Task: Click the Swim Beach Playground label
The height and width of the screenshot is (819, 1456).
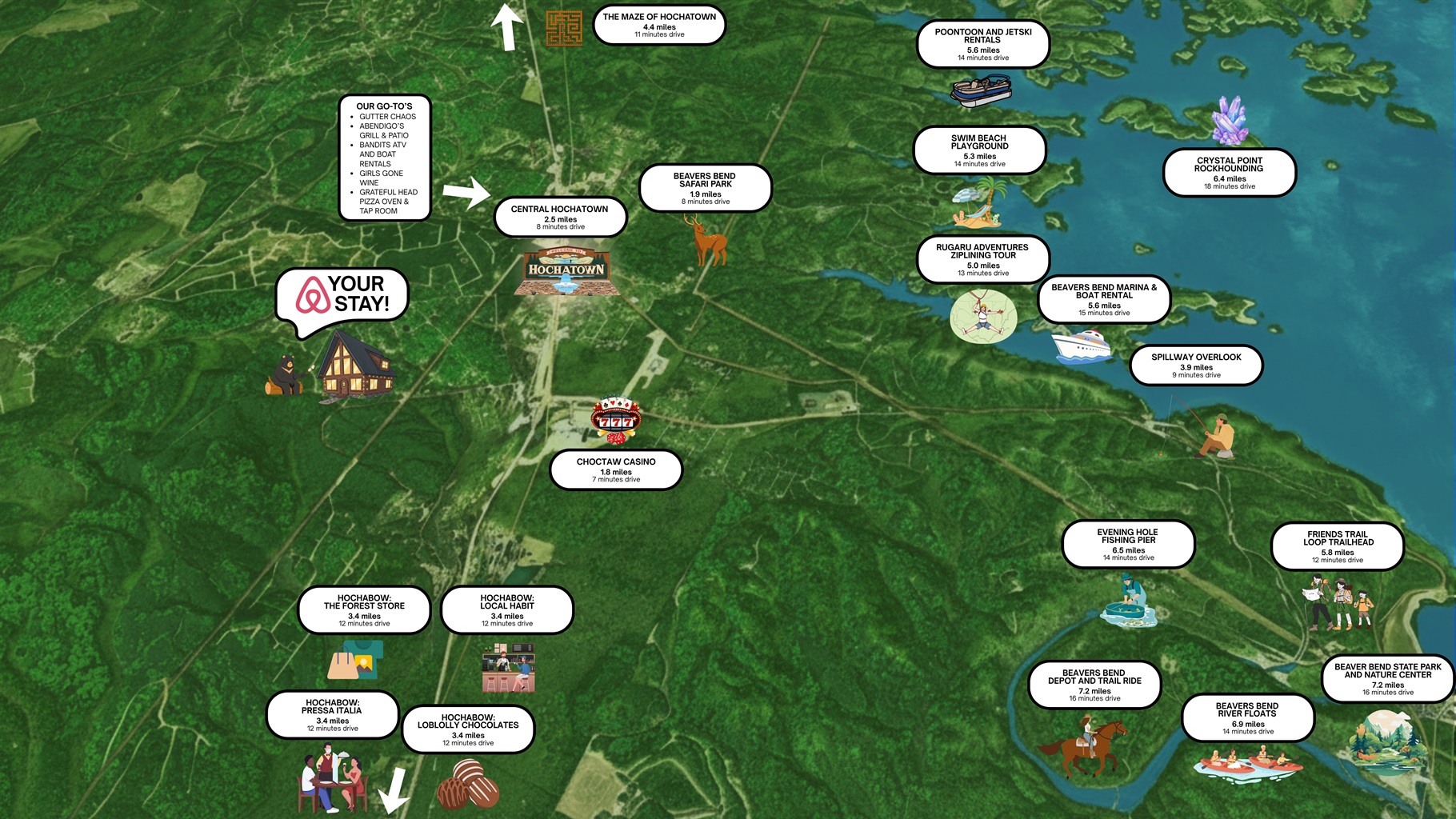Action: coord(979,150)
